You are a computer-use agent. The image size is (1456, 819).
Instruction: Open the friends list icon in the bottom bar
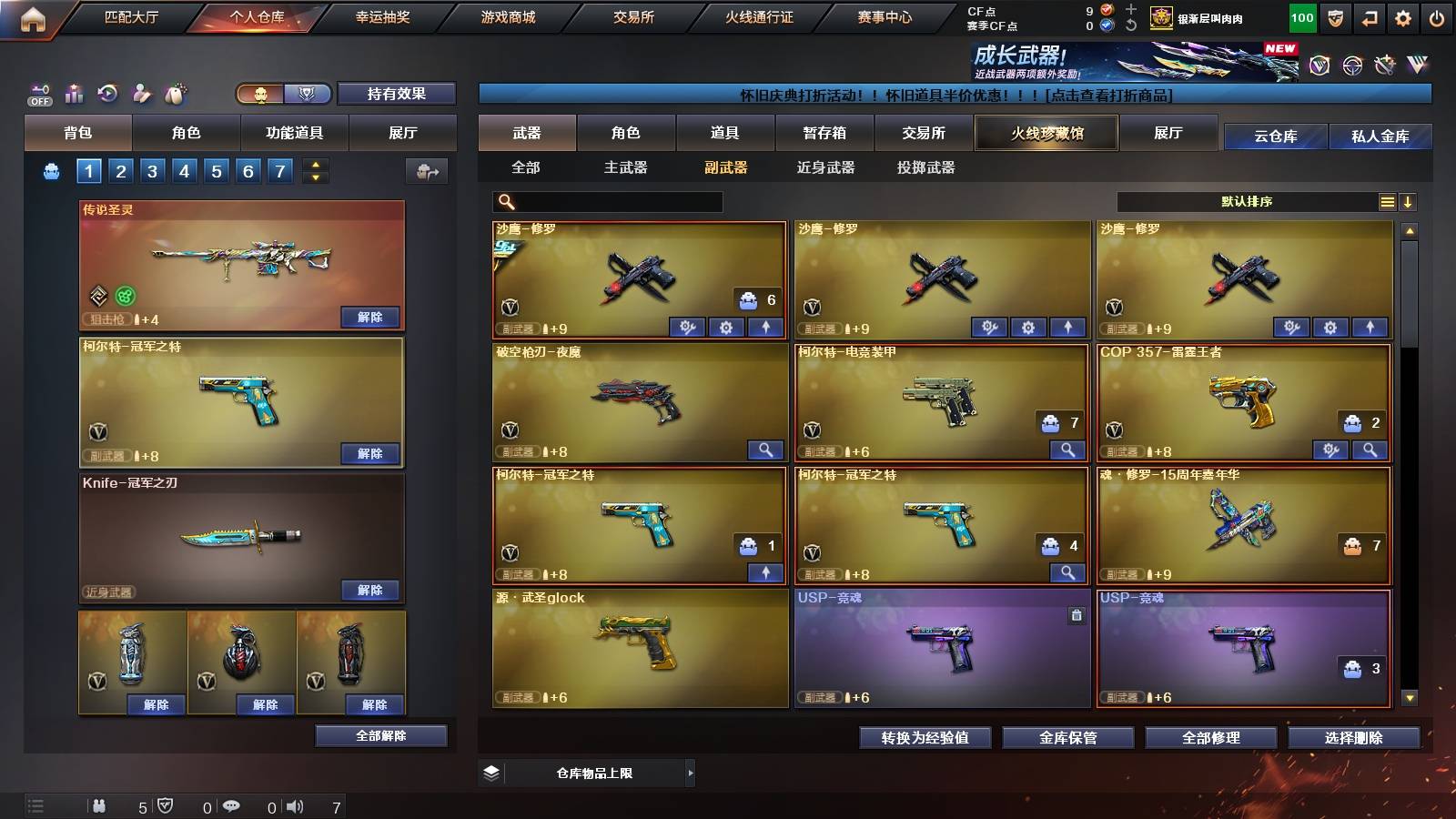100,805
